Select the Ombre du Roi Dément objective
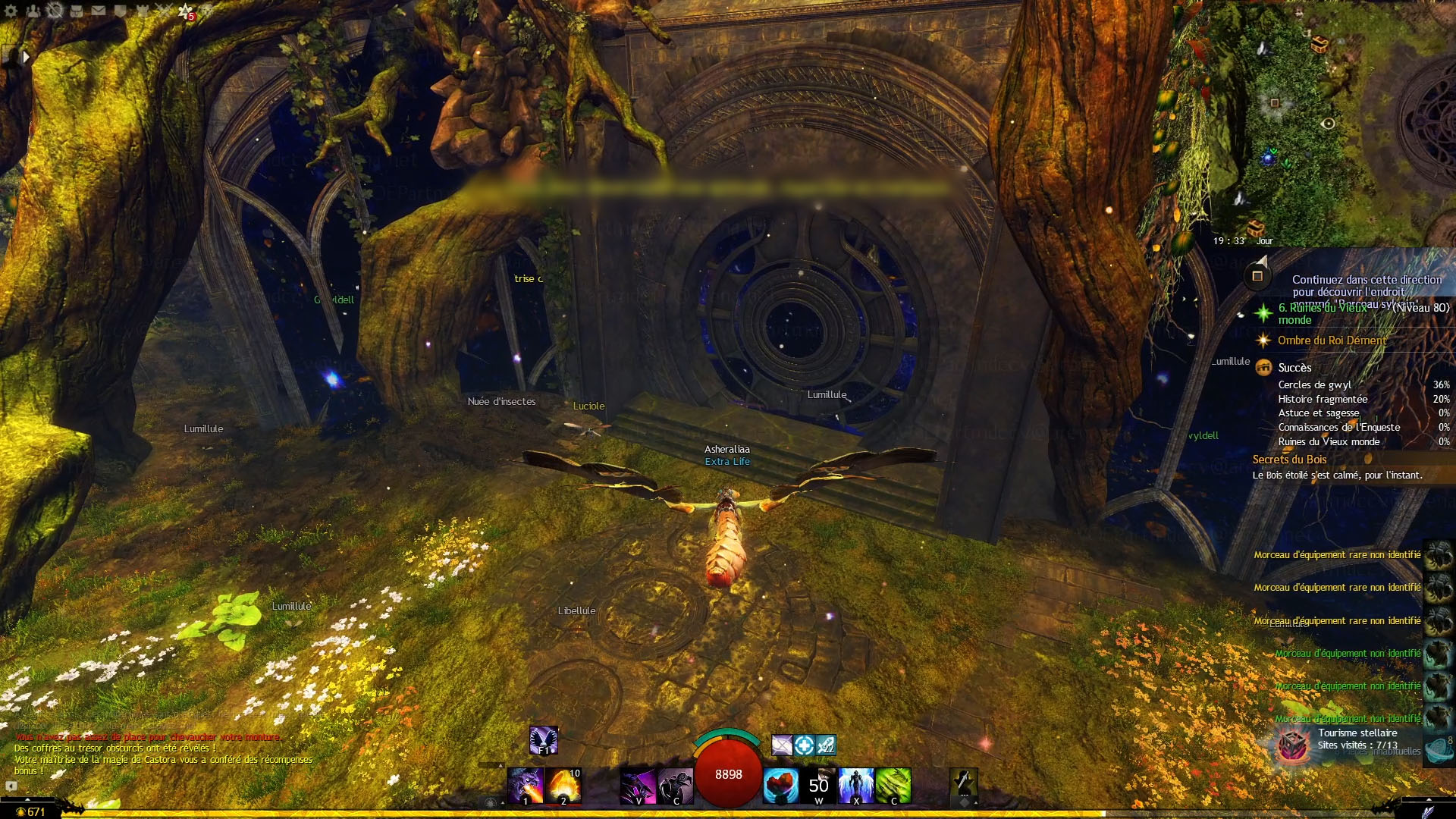 [1332, 340]
